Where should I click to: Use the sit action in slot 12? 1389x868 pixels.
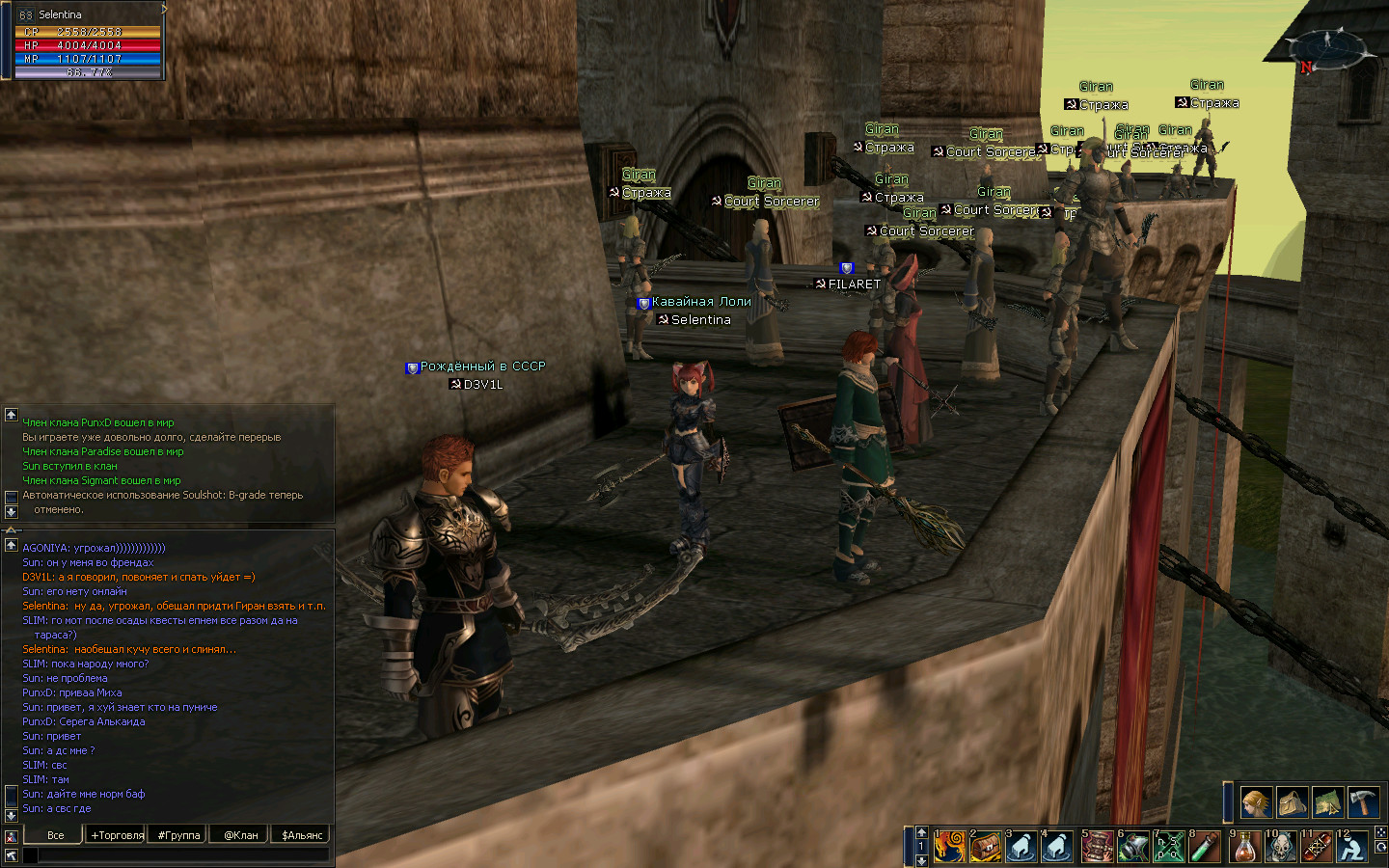tap(1353, 847)
